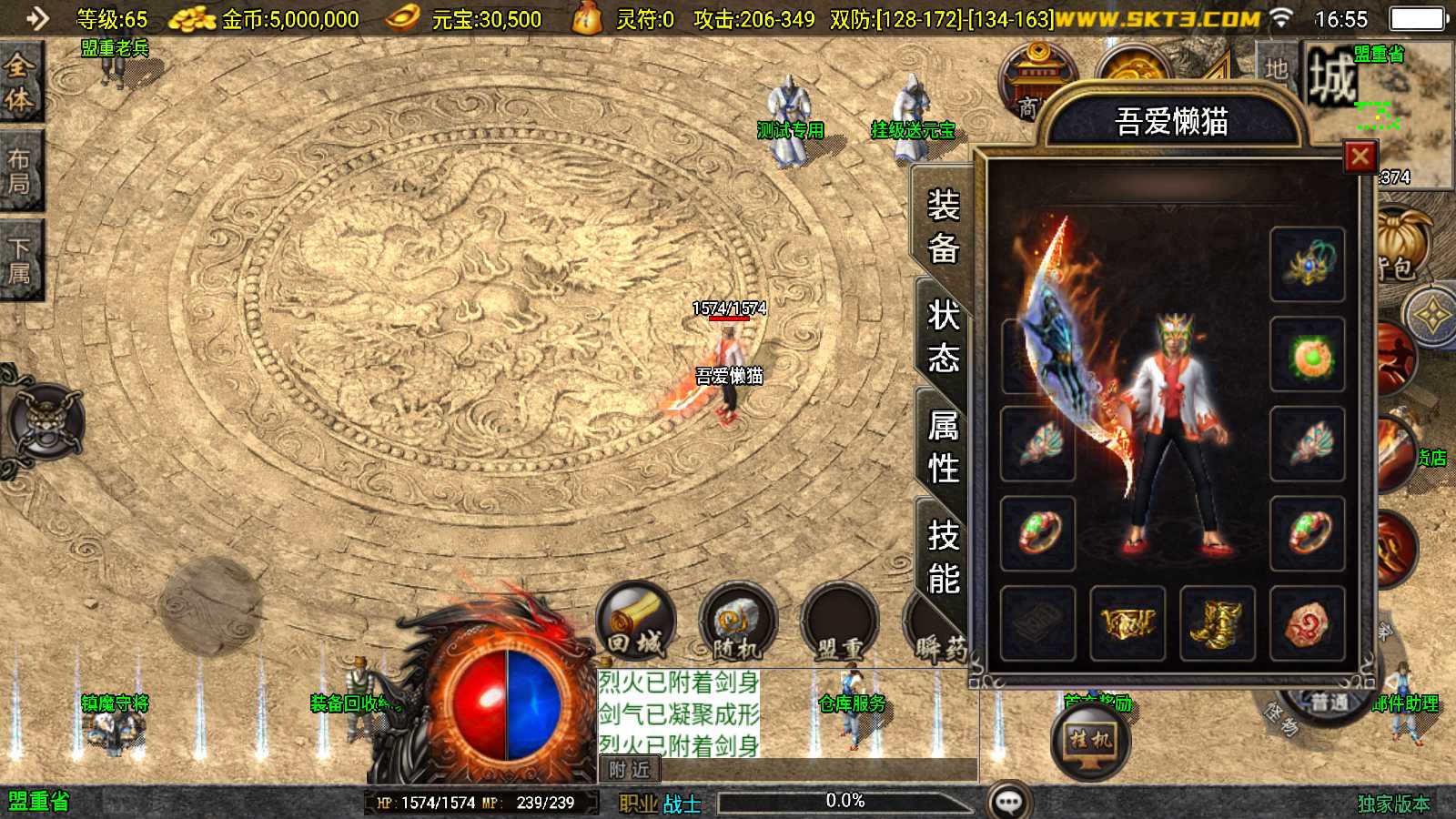Activate the 随机 random teleport scroll
This screenshot has width=1456, height=819.
click(737, 623)
